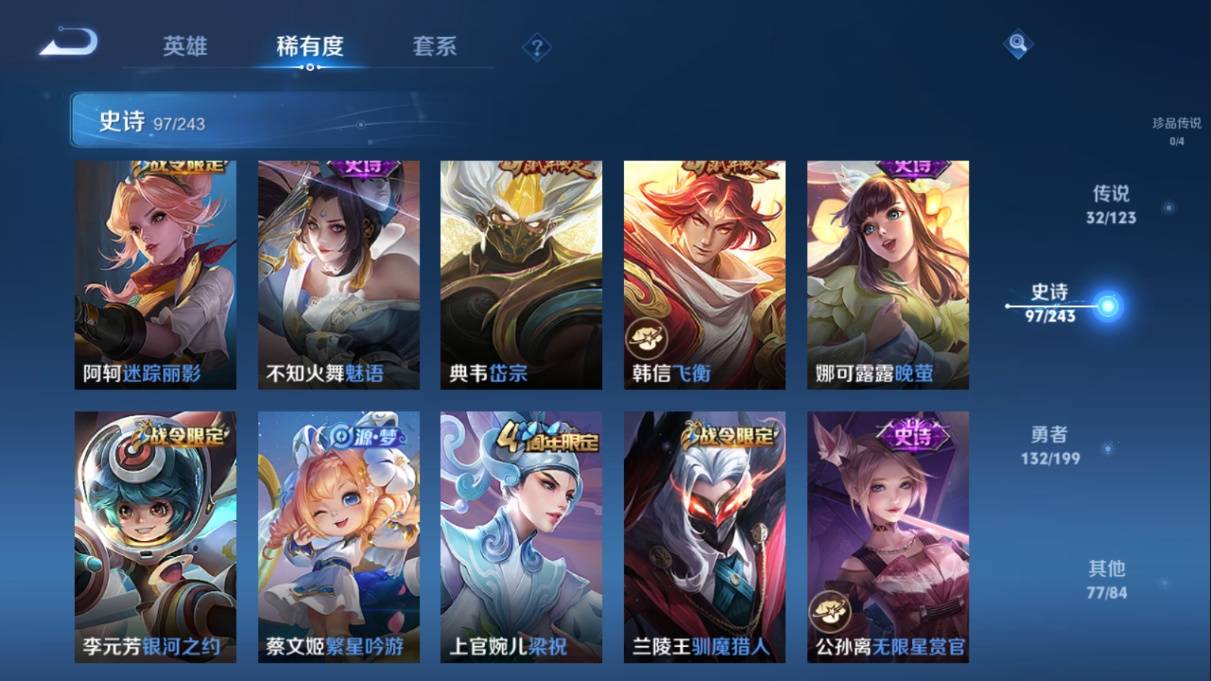View the 韩信 飞衡 skin card

705,275
